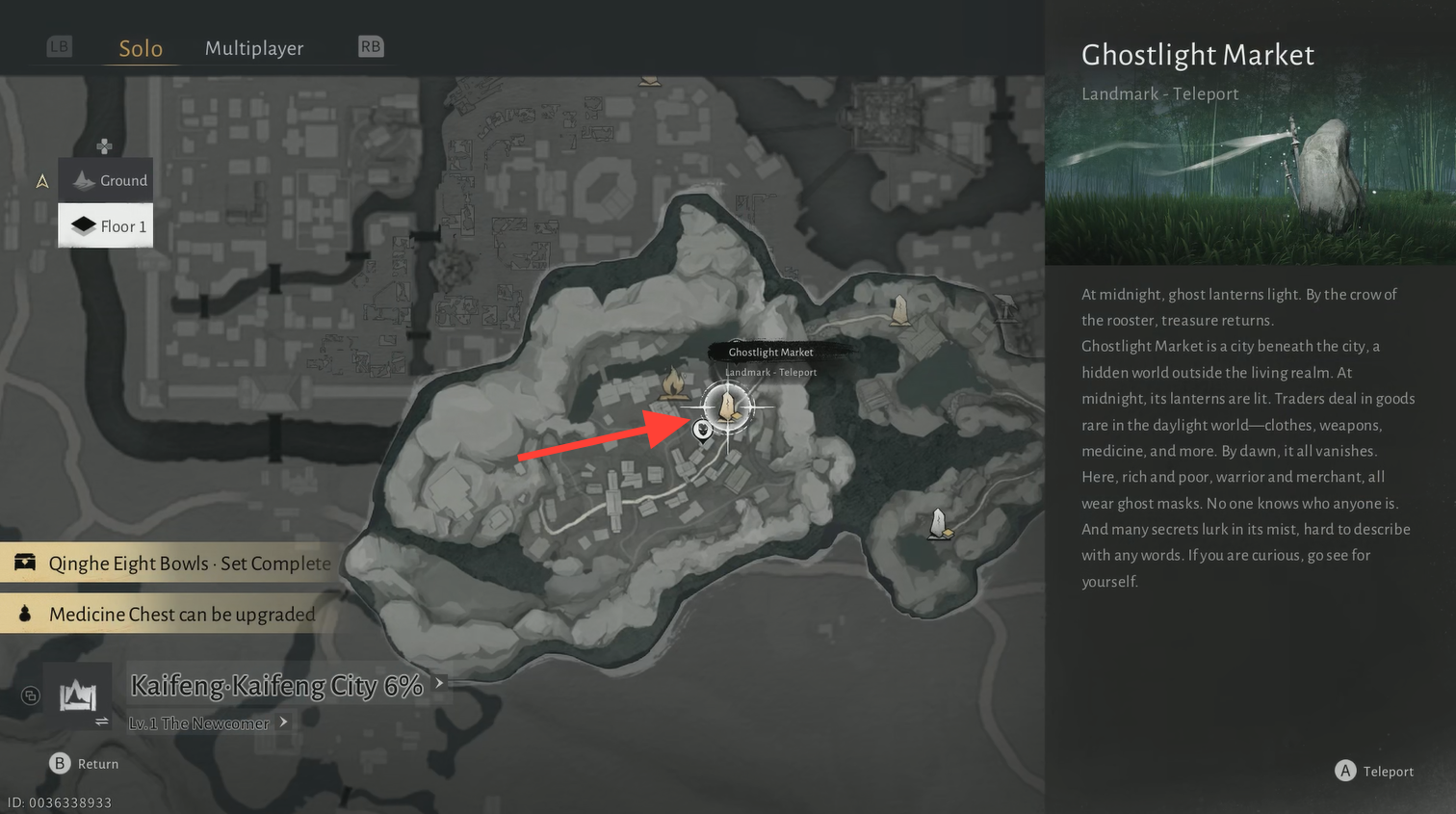Switch to the Multiplayer map tab
This screenshot has height=814, width=1456.
coord(254,48)
